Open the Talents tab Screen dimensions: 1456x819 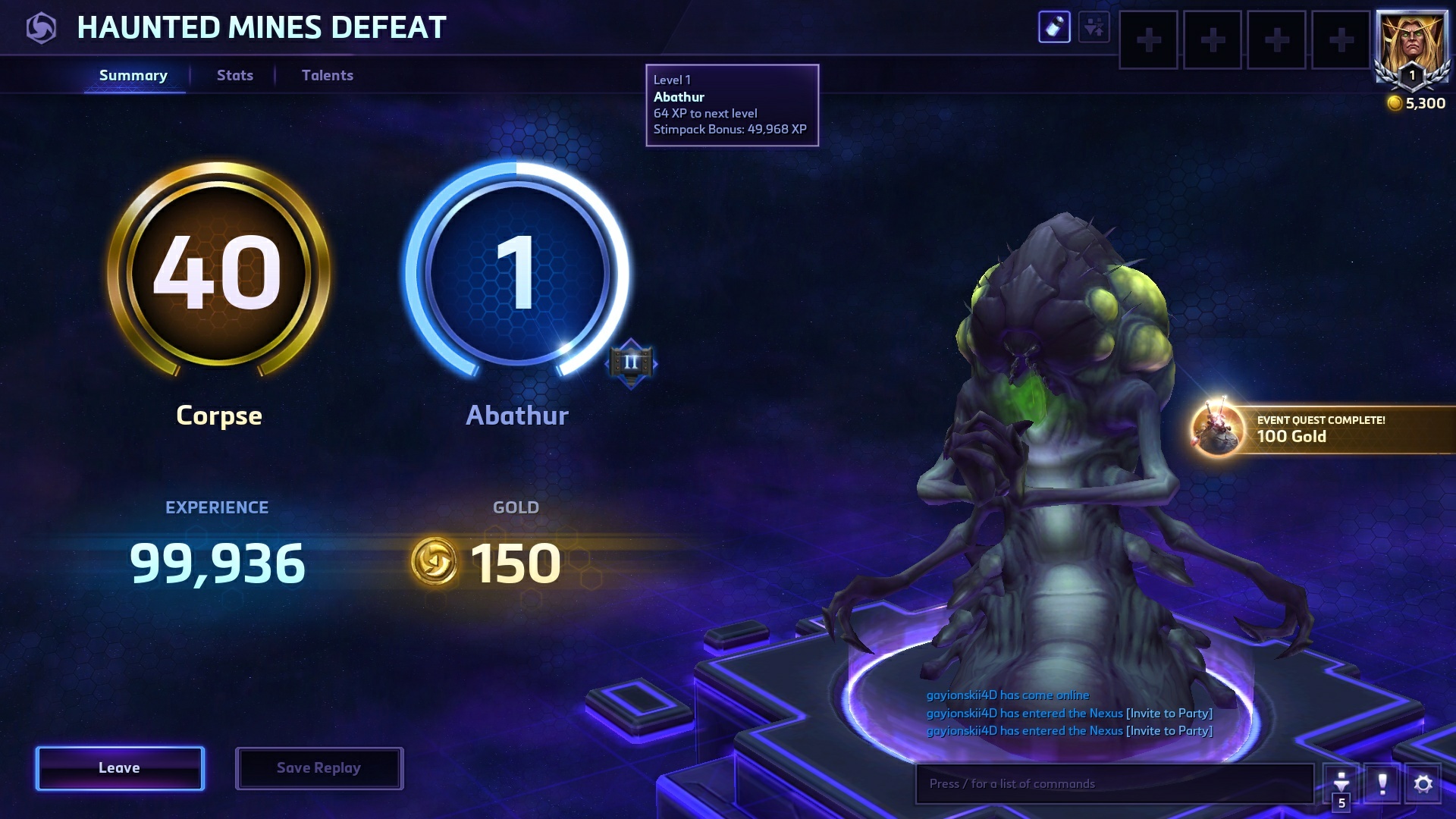click(328, 75)
